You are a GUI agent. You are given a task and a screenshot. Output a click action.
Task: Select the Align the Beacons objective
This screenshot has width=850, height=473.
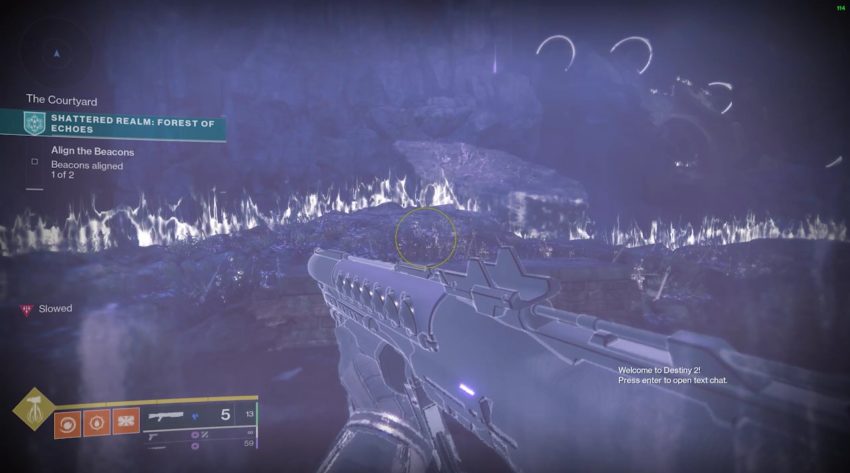tap(92, 151)
